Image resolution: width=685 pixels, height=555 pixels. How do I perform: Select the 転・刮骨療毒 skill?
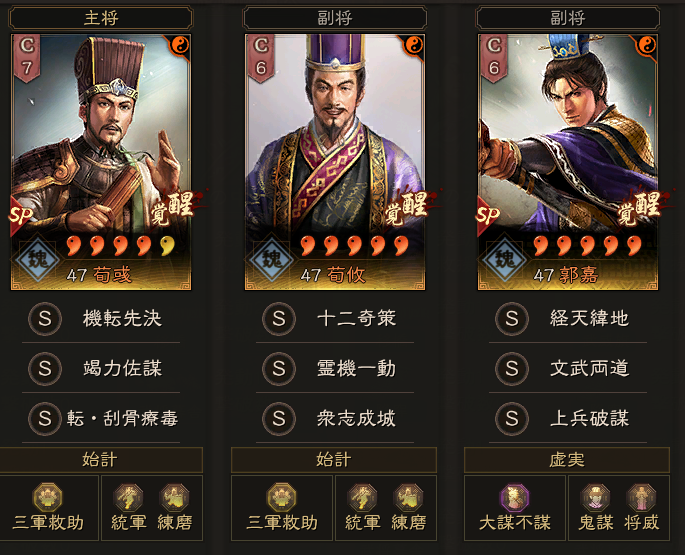[121, 417]
